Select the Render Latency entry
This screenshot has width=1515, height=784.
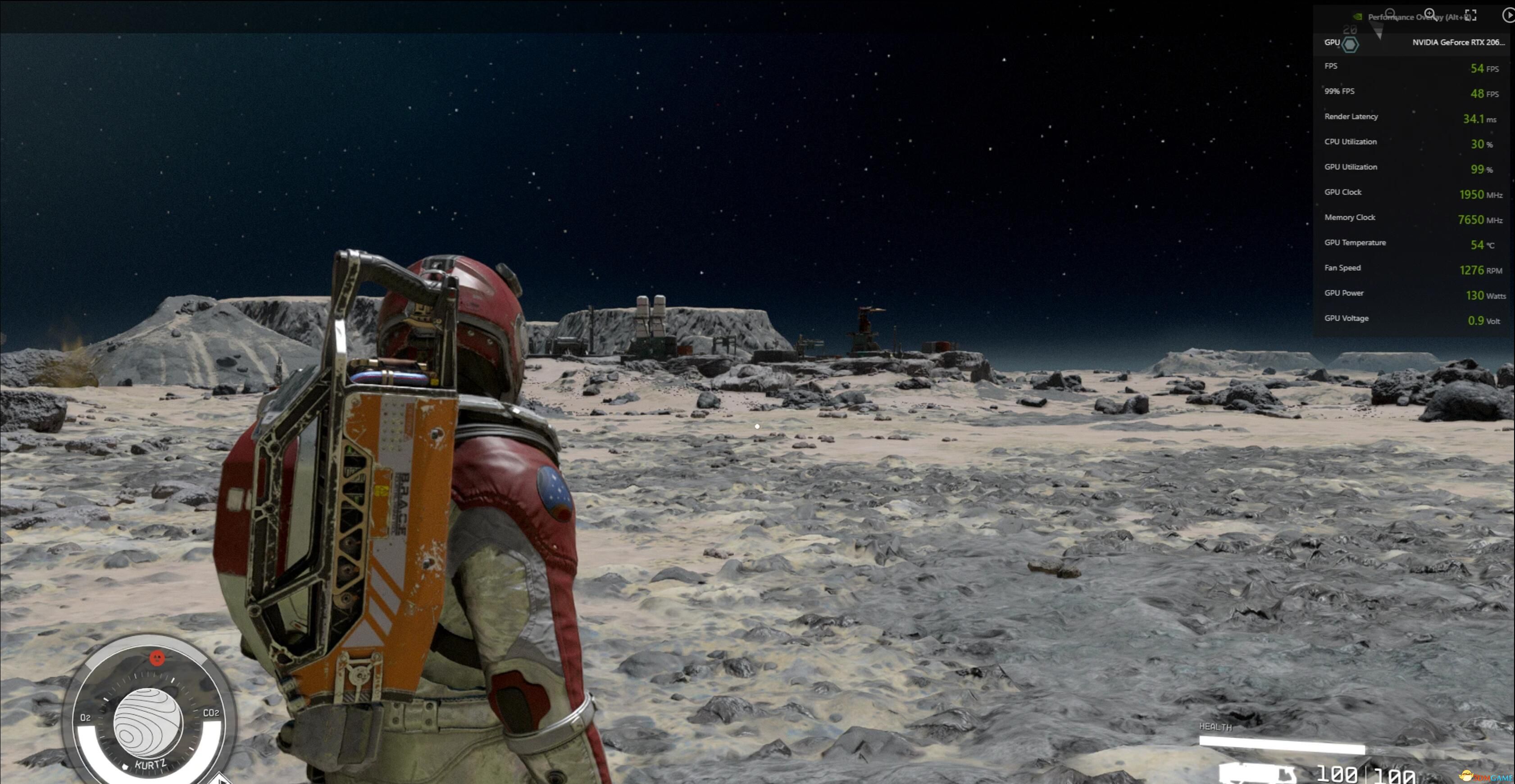click(1351, 116)
